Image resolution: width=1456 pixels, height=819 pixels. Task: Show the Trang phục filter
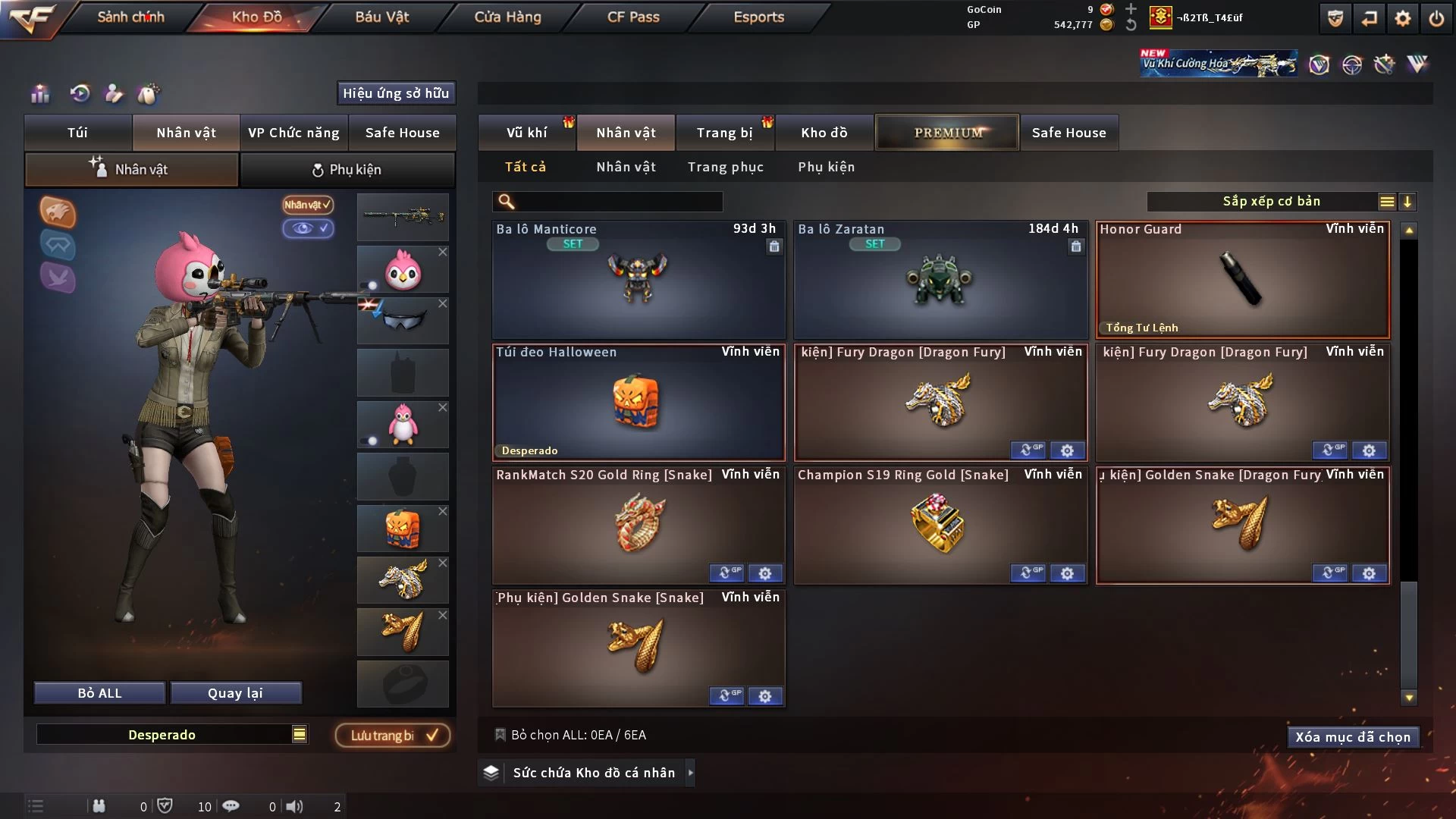[725, 167]
